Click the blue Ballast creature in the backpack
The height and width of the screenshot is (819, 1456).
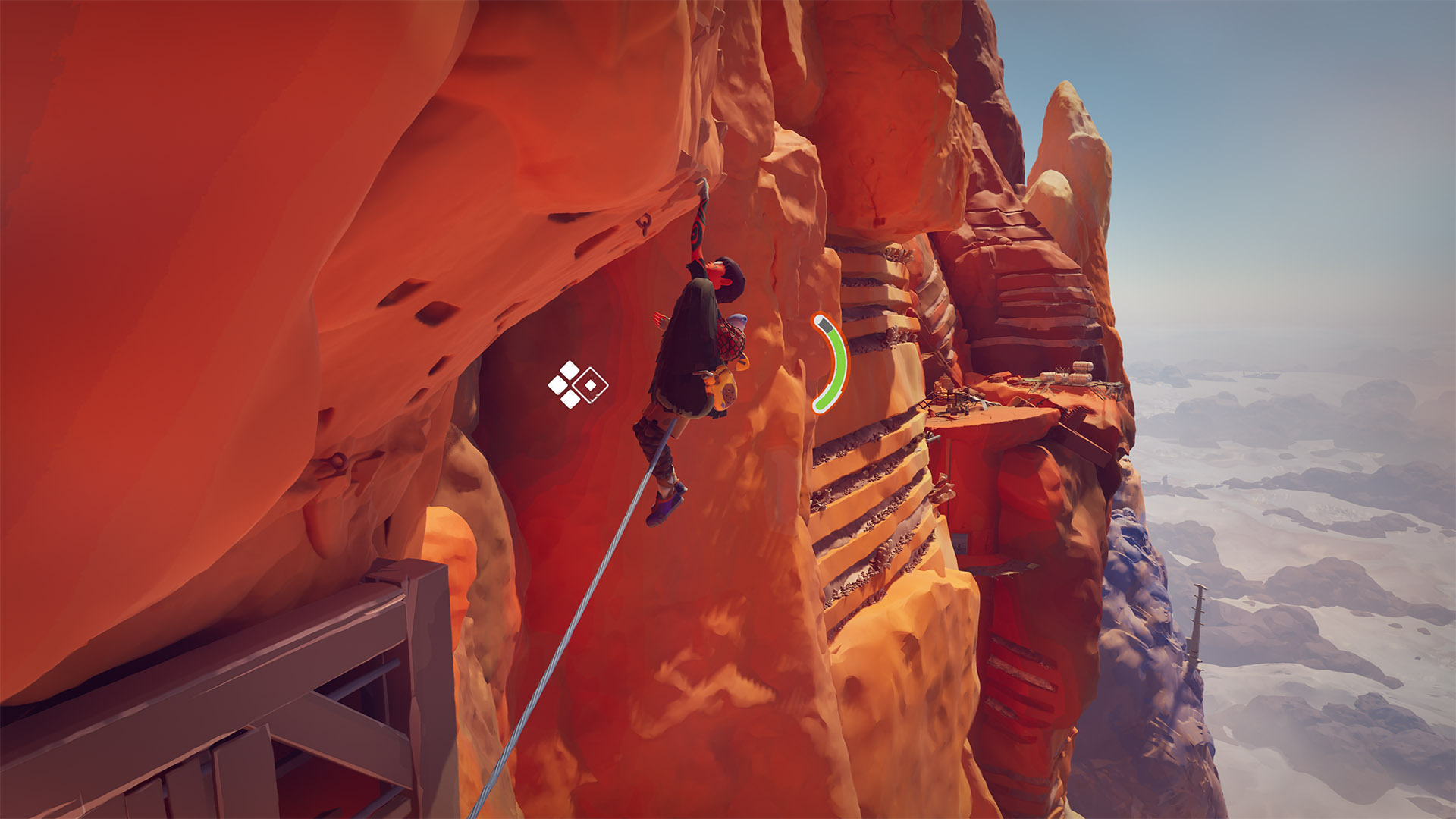[739, 319]
